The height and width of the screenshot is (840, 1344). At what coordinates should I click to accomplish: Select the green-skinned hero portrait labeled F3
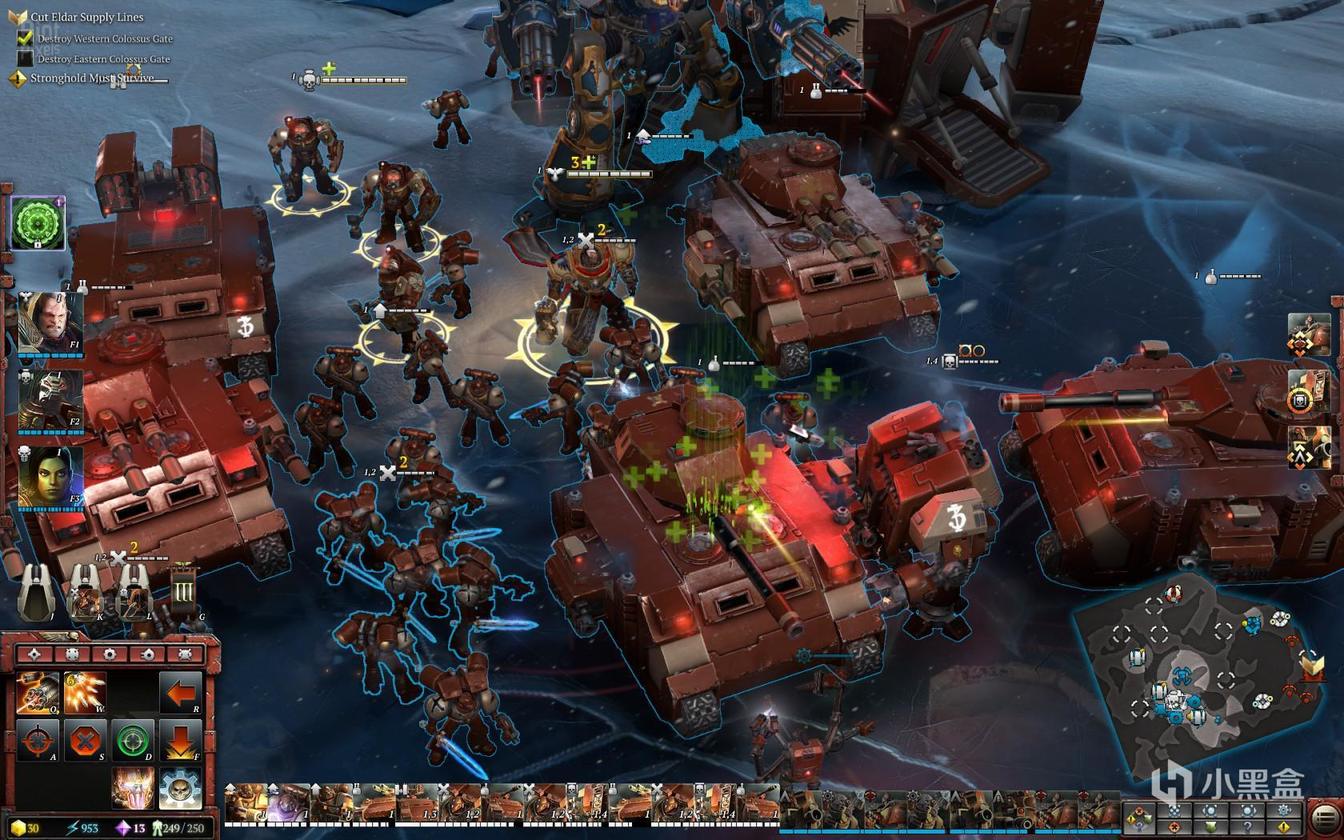[x=50, y=477]
